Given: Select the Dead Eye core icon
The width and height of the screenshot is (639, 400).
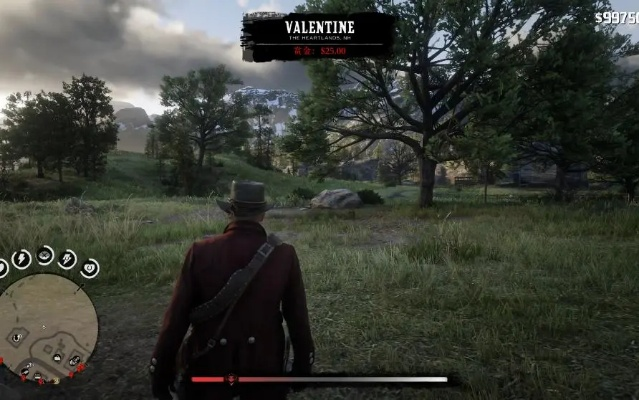Looking at the screenshot, I should (46, 255).
